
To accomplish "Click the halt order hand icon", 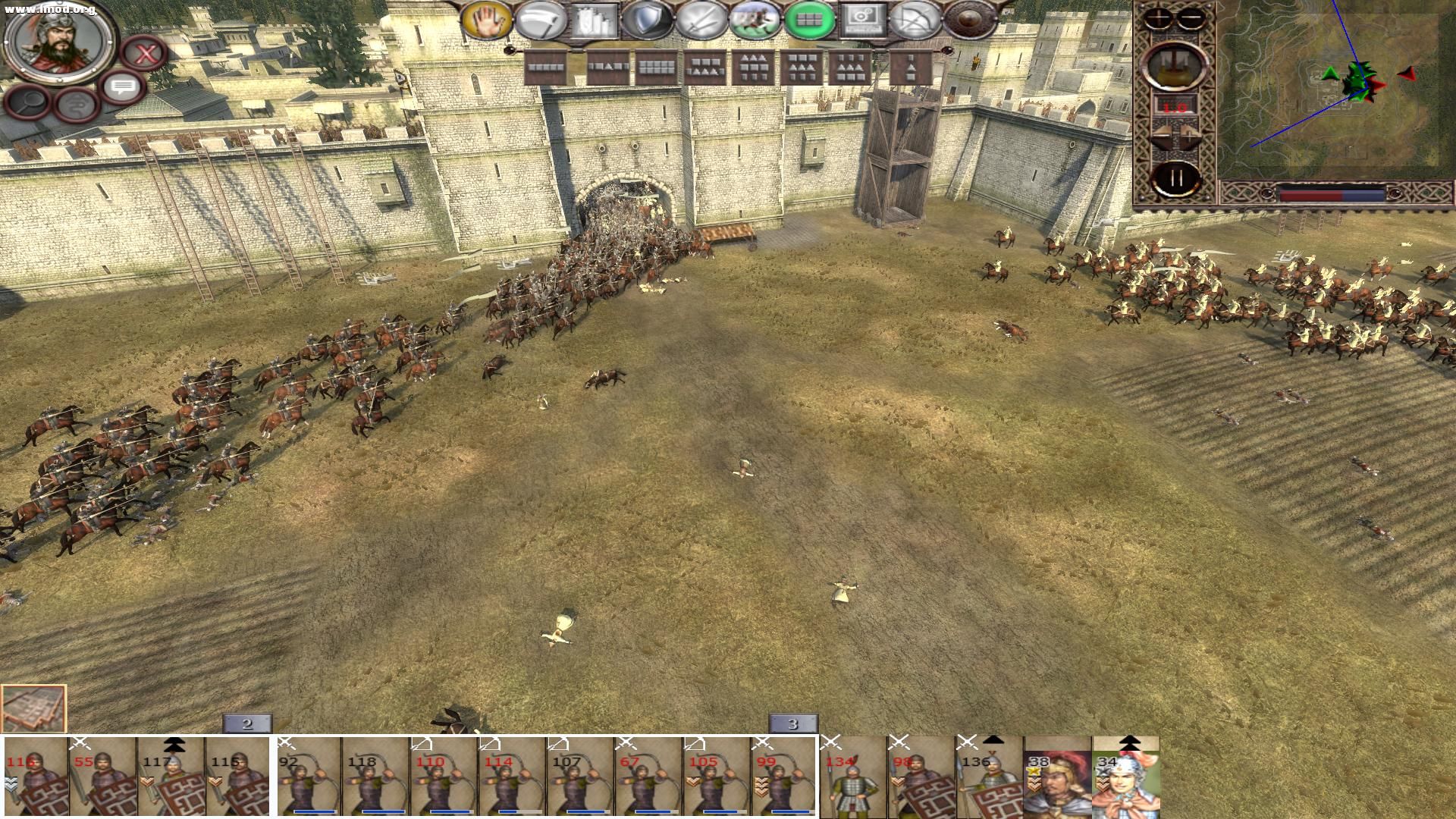I will coord(486,20).
